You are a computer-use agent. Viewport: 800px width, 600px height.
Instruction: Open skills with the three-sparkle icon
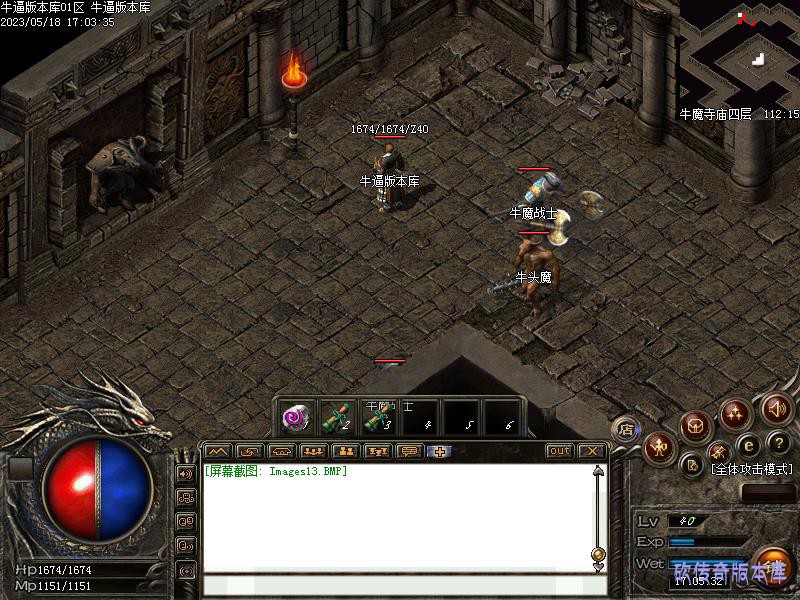point(736,412)
